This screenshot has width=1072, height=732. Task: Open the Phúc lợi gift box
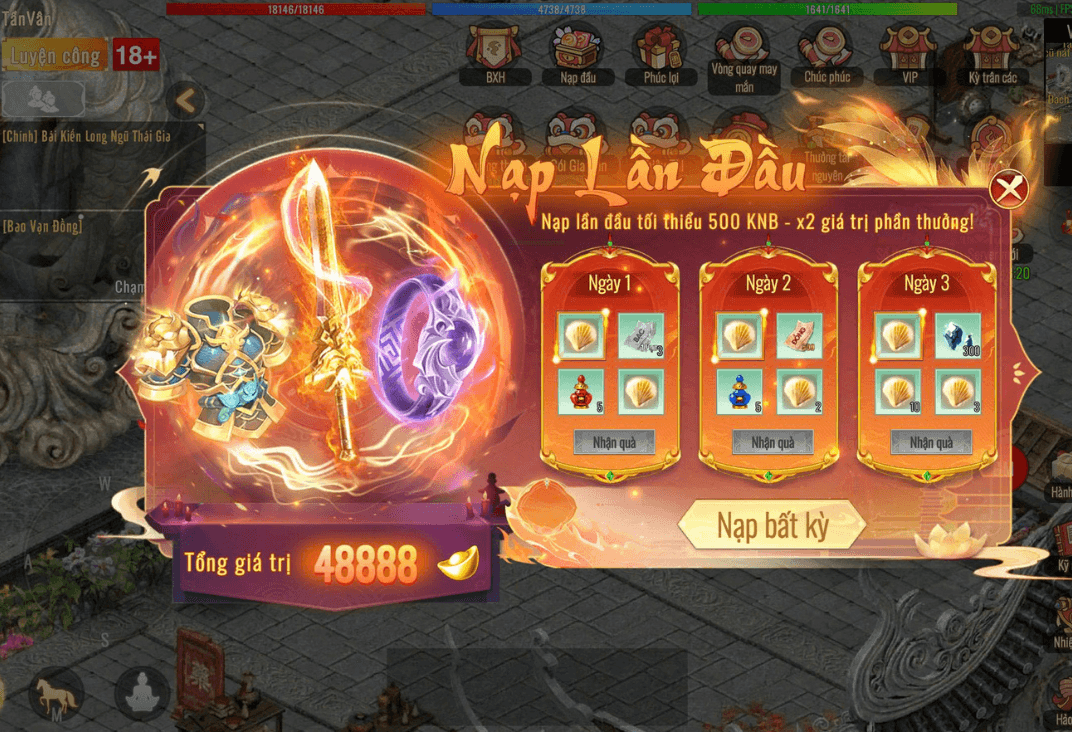[x=661, y=52]
